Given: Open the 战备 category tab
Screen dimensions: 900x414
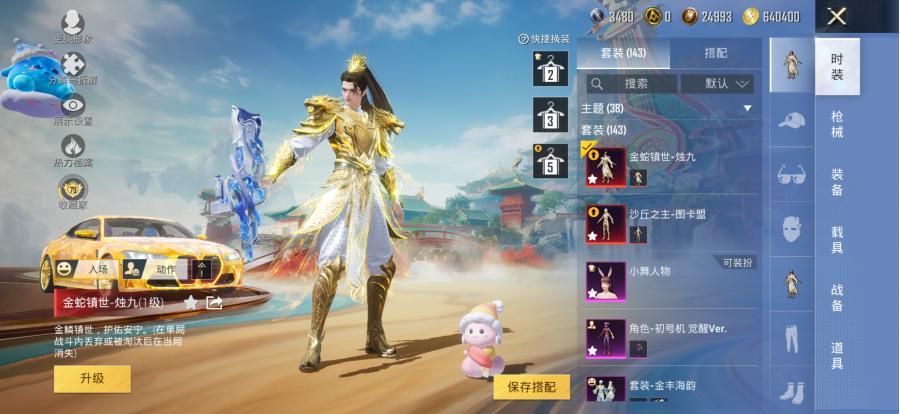Looking at the screenshot, I should pyautogui.click(x=837, y=296).
